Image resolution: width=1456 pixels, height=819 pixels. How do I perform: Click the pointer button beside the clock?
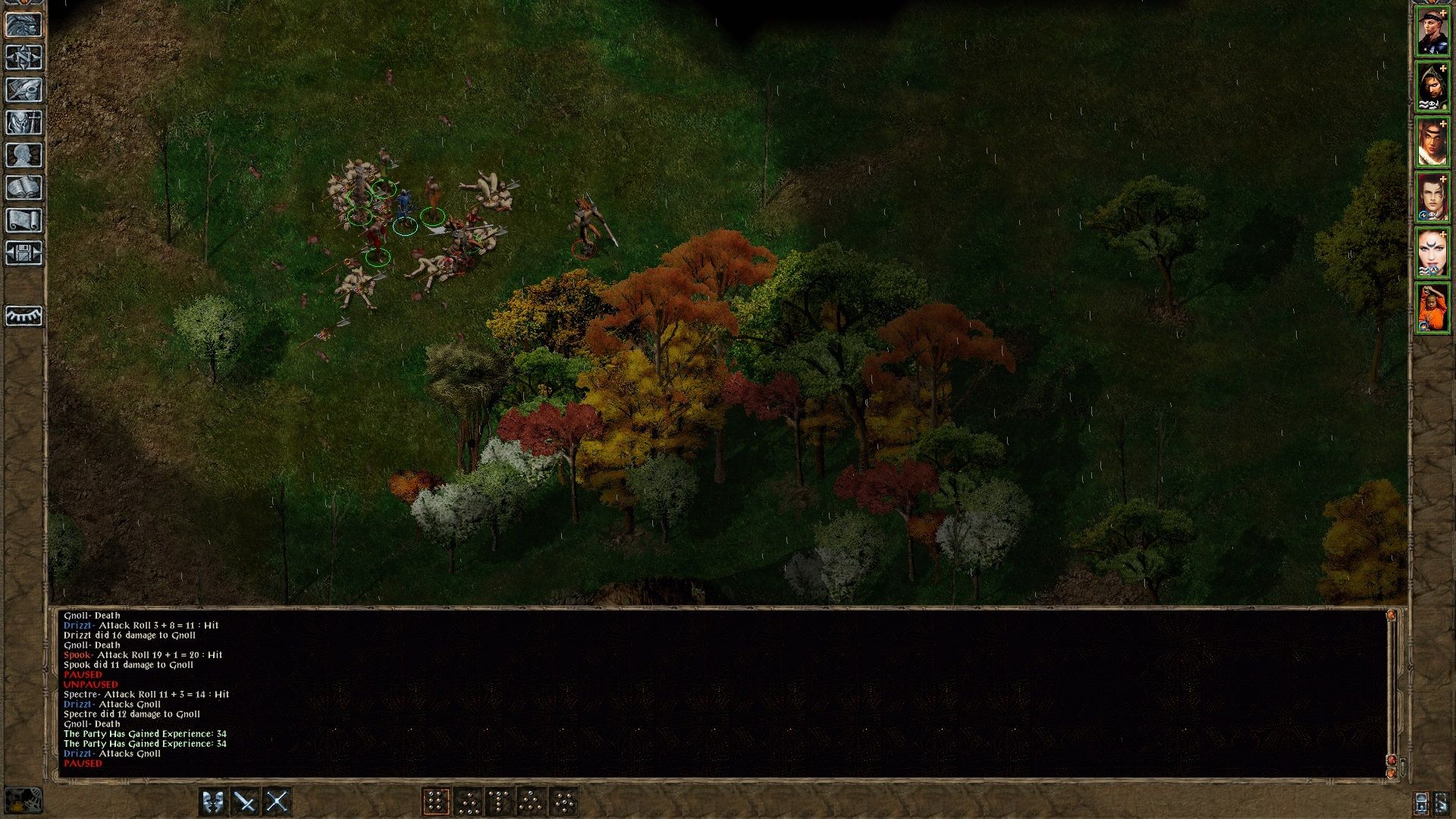1442,803
